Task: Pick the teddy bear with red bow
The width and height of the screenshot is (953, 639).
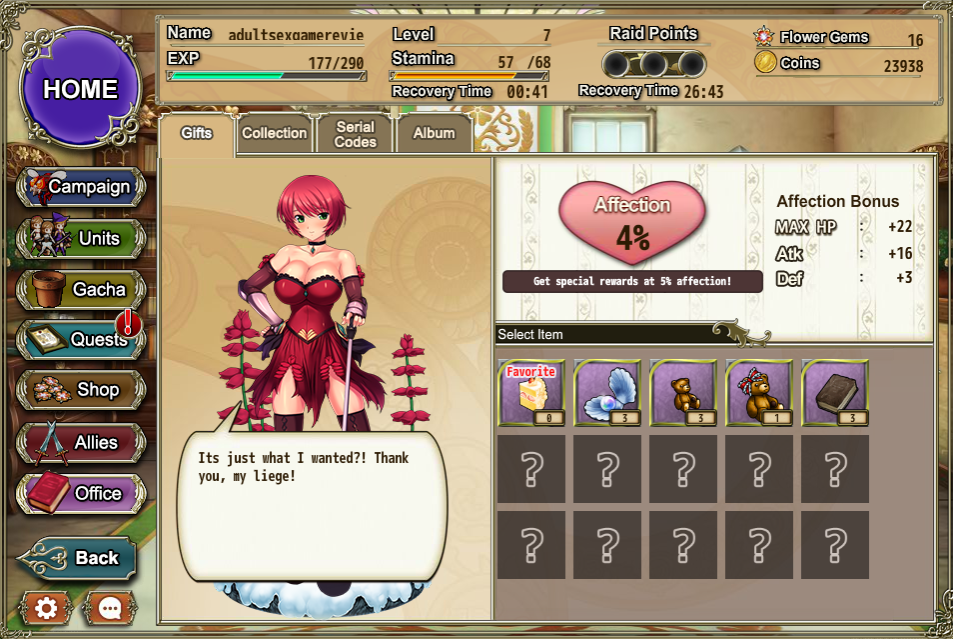Action: [759, 393]
